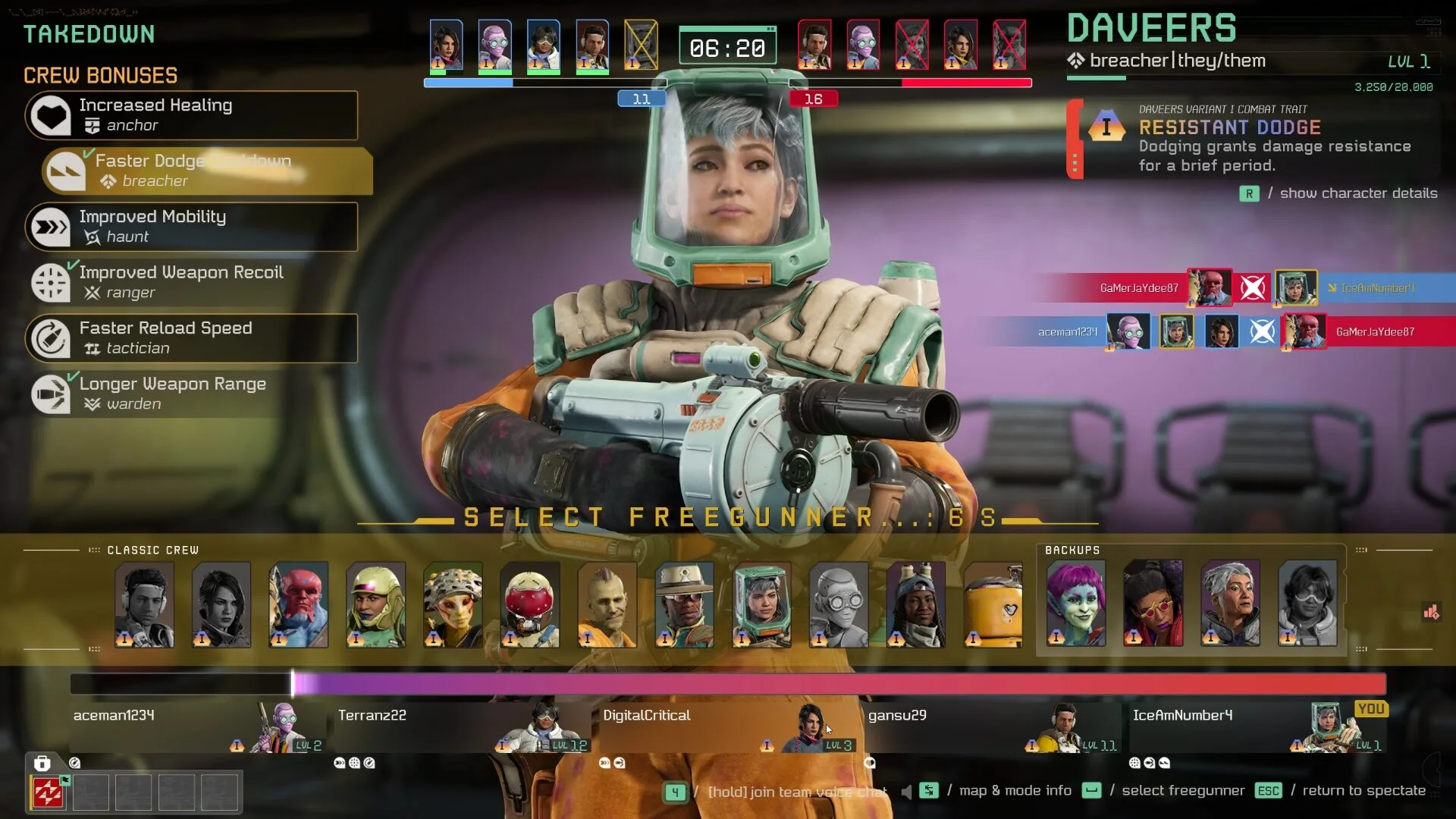Viewport: 1456px width, 819px height.
Task: Open the bar chart stats icon
Action: point(1431,612)
